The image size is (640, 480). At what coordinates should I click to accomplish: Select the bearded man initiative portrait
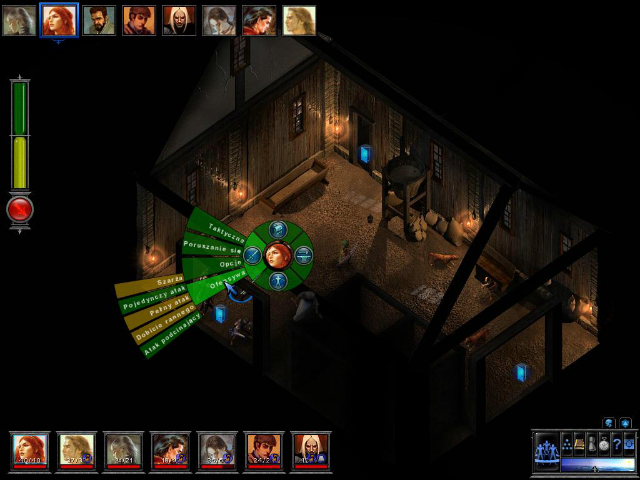tap(99, 21)
